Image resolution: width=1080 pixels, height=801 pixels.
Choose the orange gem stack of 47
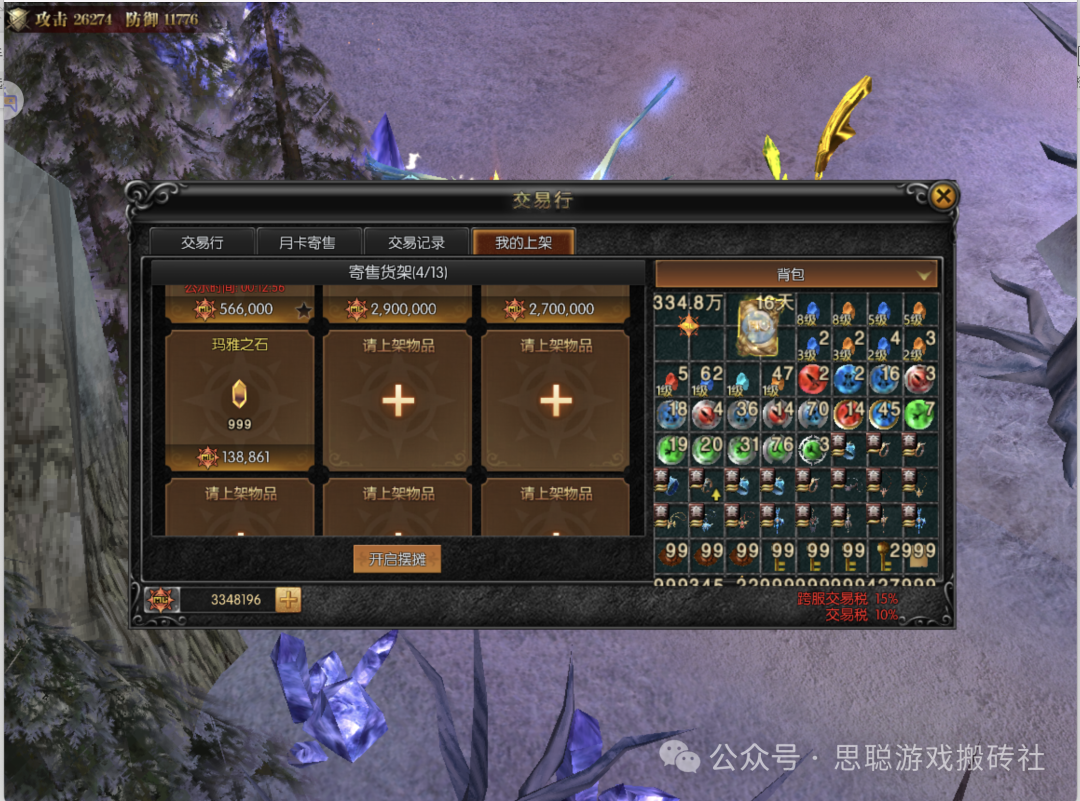pyautogui.click(x=777, y=379)
